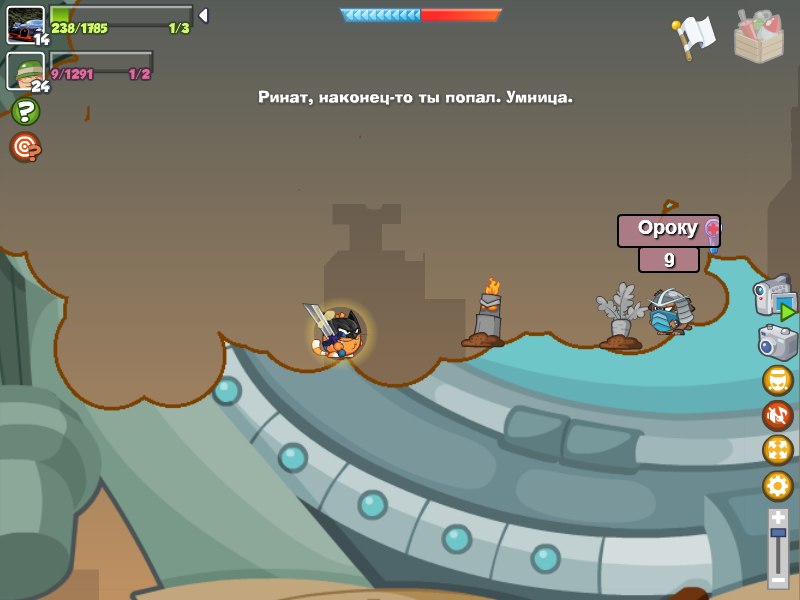The image size is (800, 600).
Task: Toggle the red muted sound button
Action: 777,415
